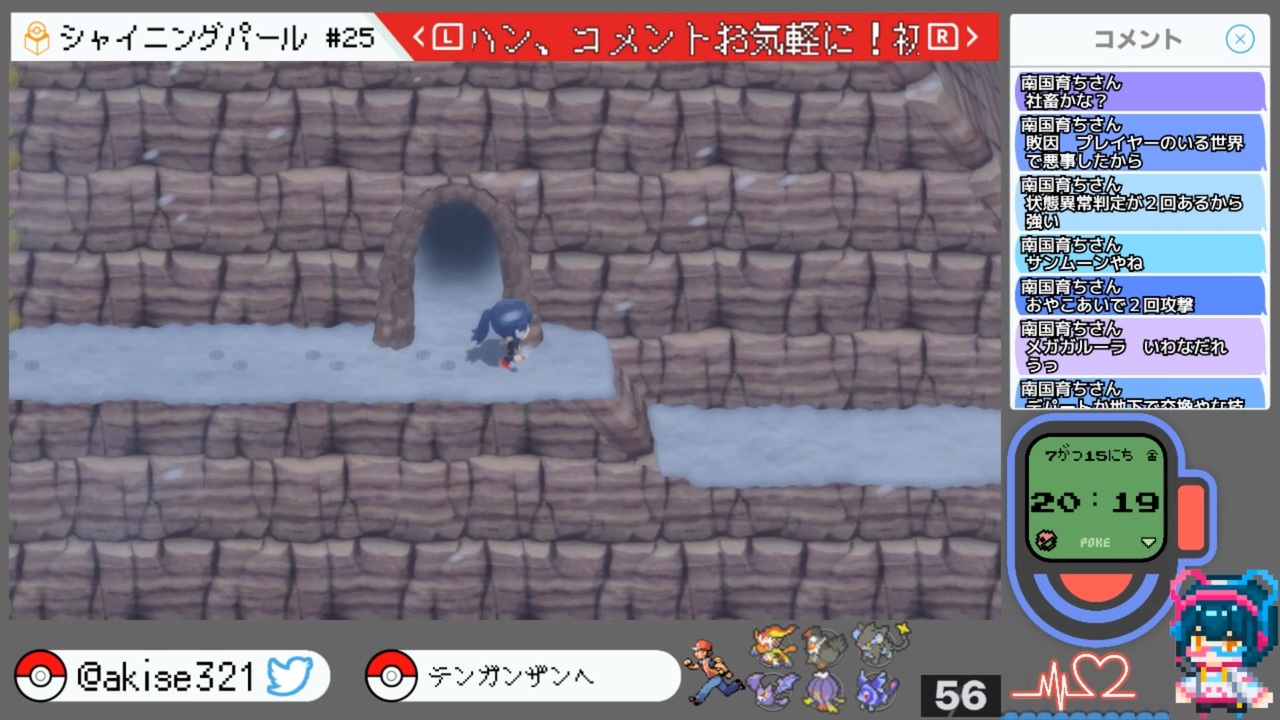Click the gift box icon in the title bar
Screen dimensions: 1280x720
coord(37,36)
